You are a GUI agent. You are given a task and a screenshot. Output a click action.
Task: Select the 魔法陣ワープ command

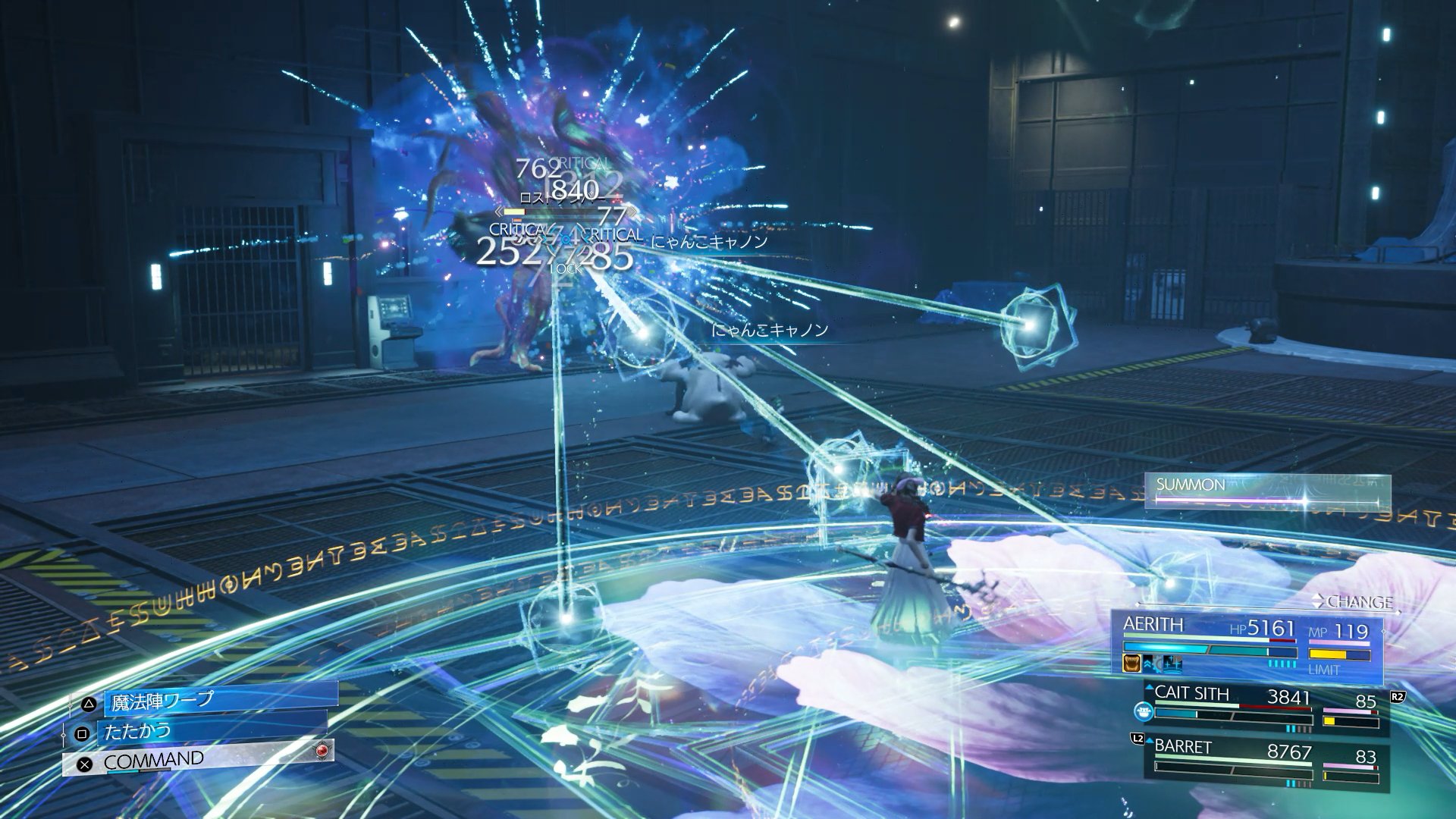(205, 701)
